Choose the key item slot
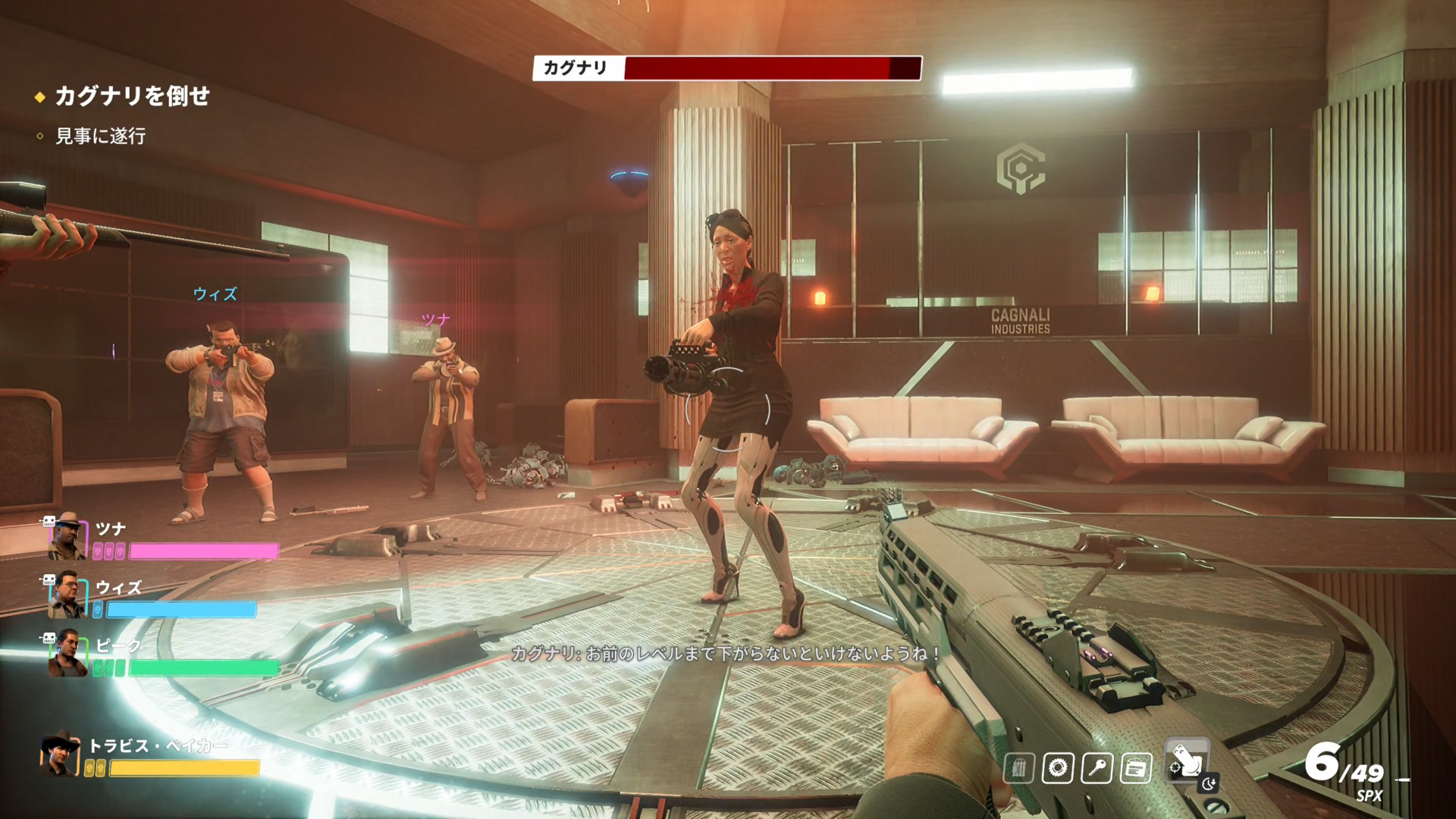Screen dimensions: 1456x819 pyautogui.click(x=1097, y=768)
